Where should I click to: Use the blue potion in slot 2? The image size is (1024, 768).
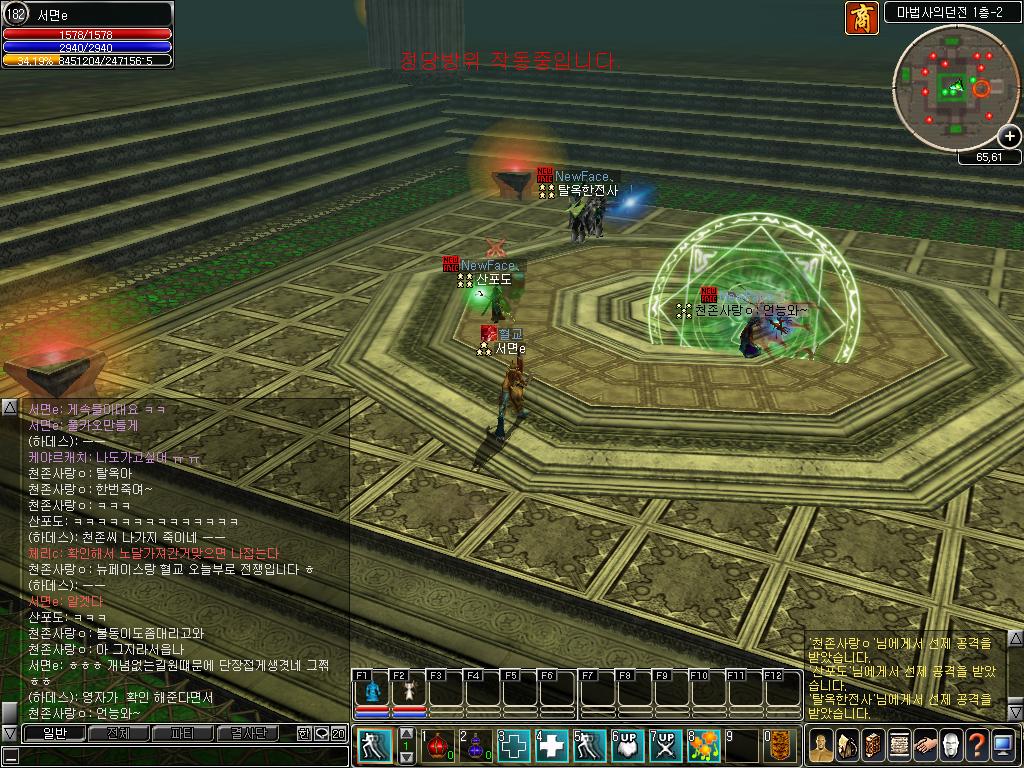click(x=475, y=746)
